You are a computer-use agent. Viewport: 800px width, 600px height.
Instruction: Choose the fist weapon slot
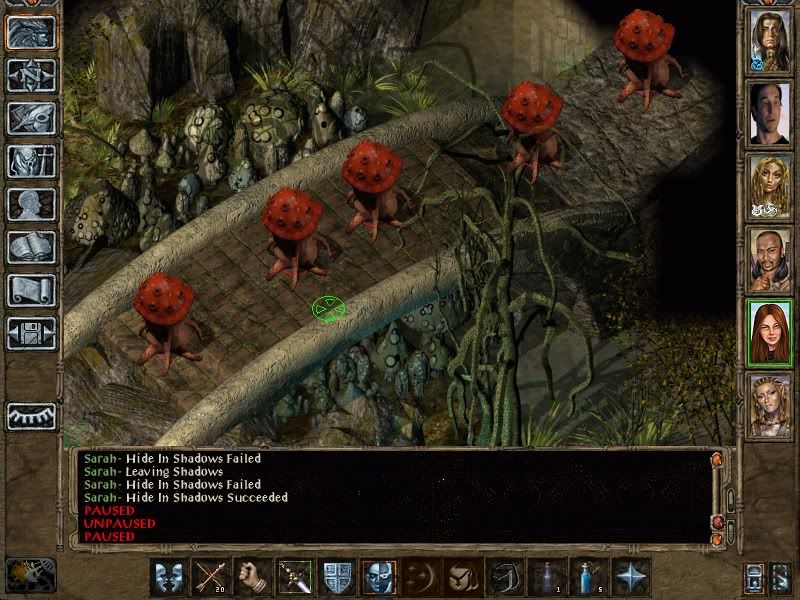[252, 577]
